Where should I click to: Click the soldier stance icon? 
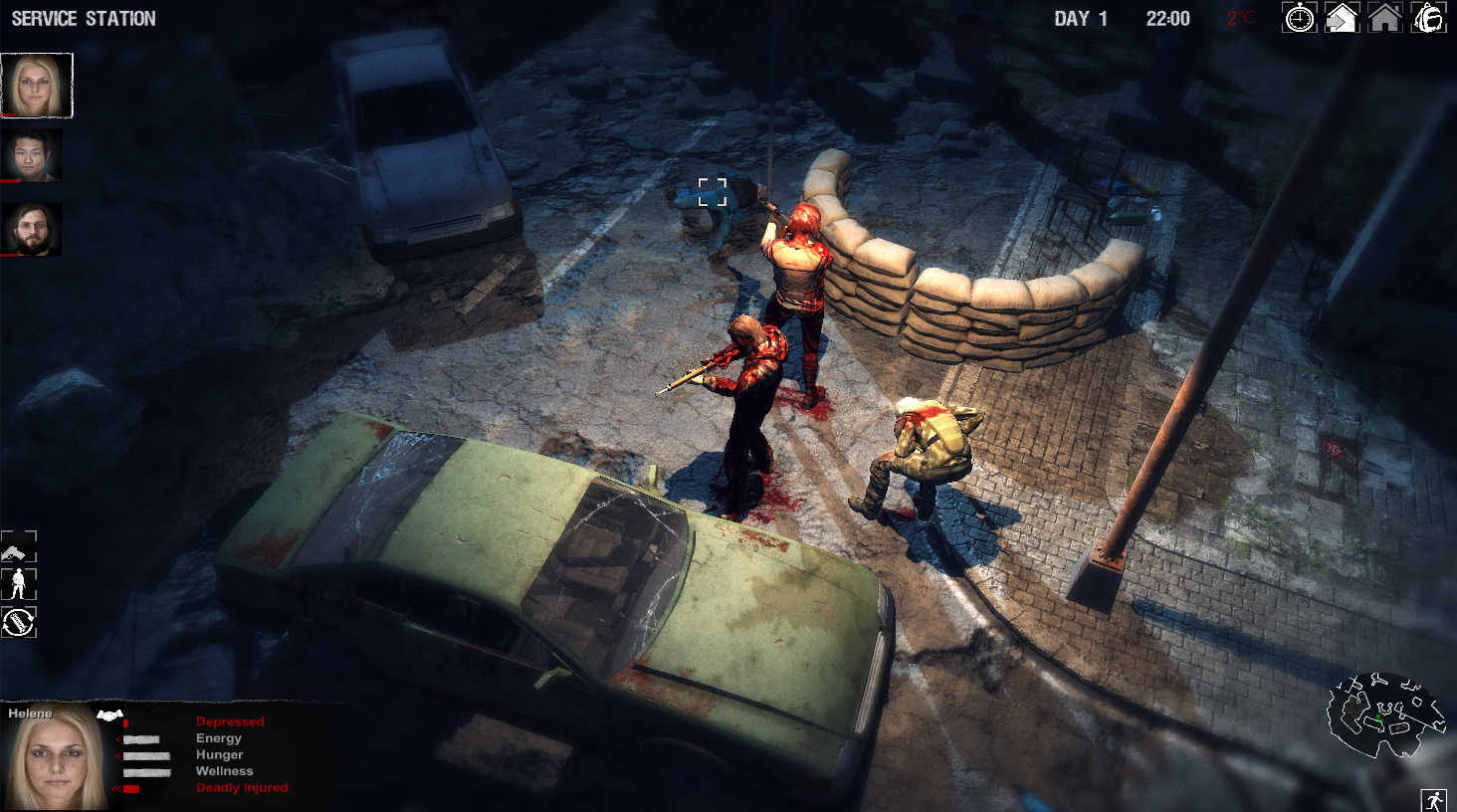click(19, 586)
